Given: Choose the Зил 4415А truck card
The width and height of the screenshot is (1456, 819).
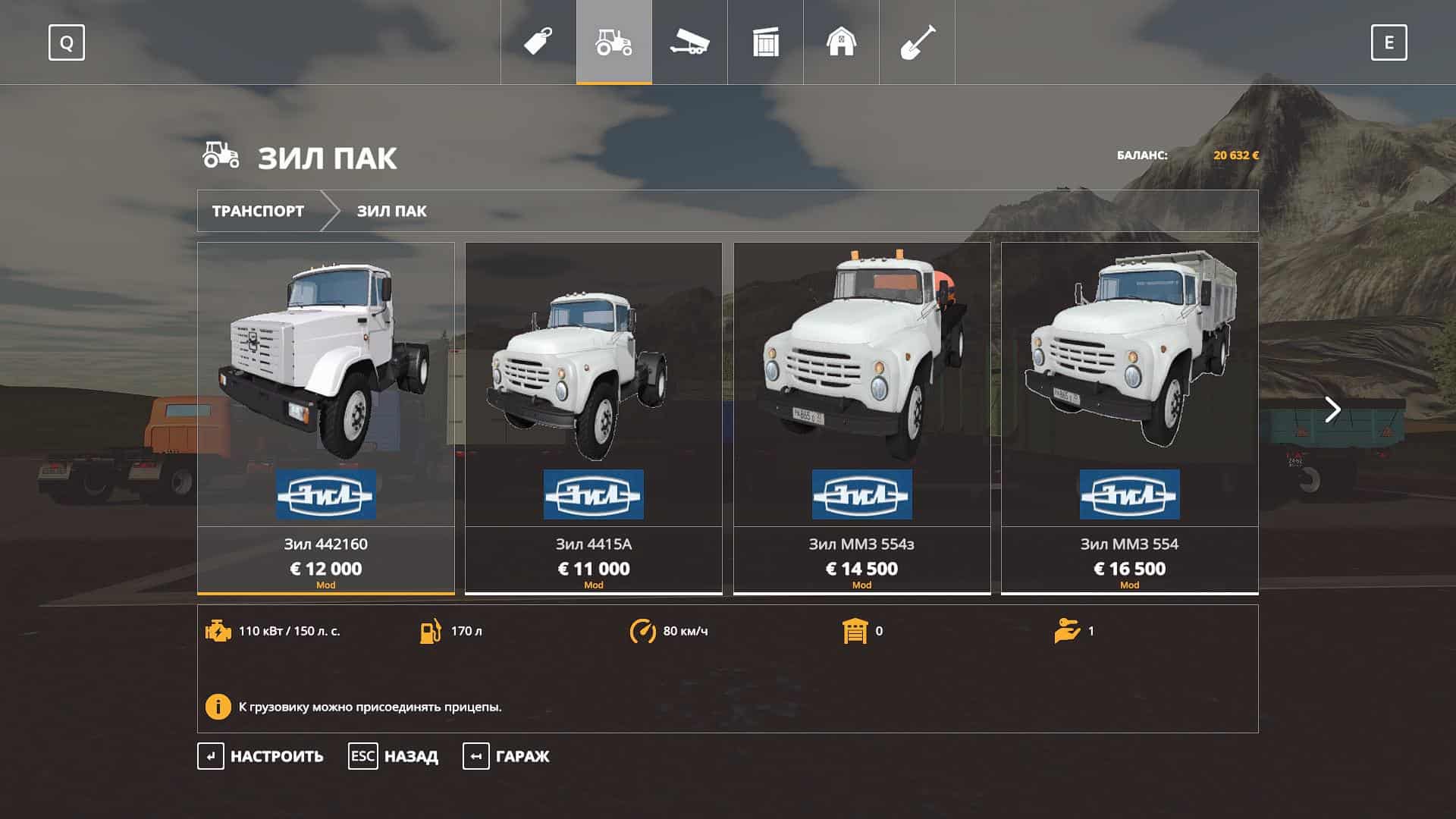Looking at the screenshot, I should click(593, 417).
